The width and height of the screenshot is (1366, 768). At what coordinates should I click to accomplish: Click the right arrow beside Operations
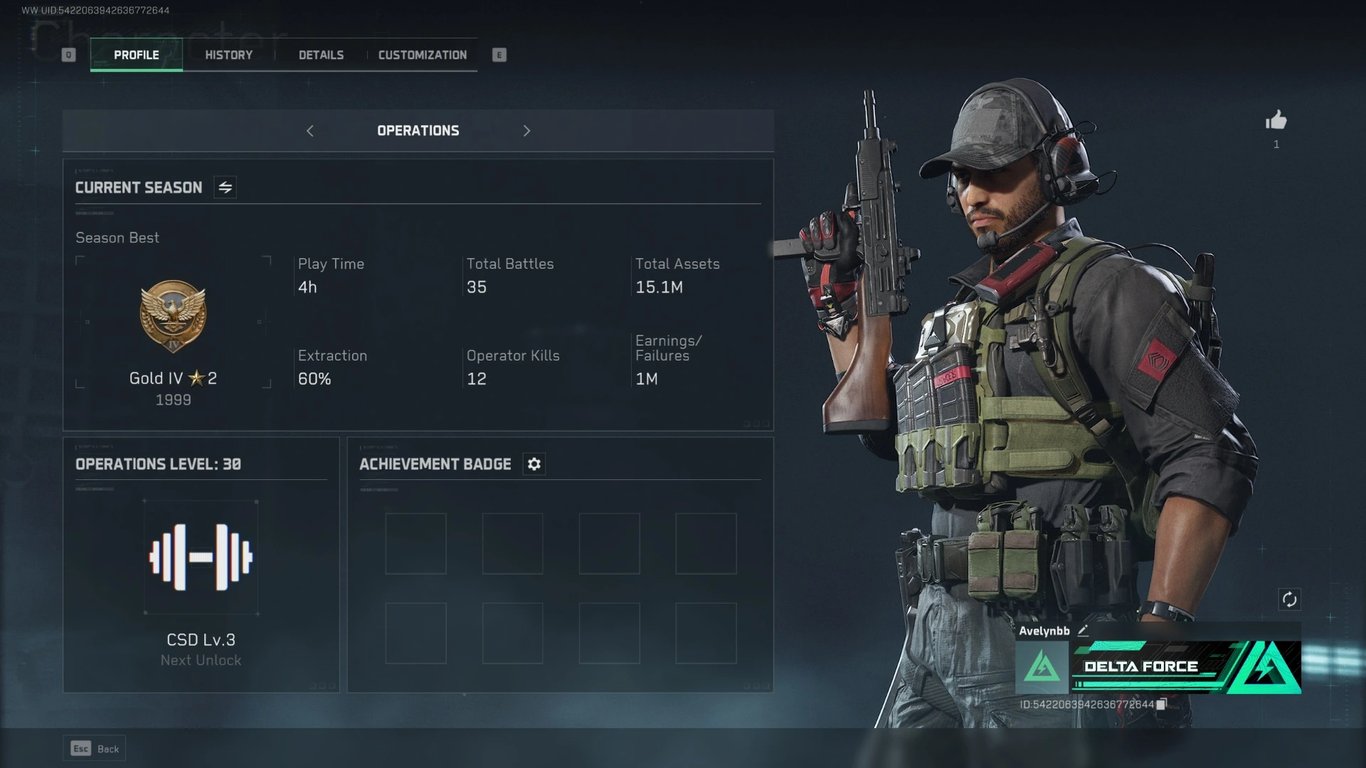point(527,131)
